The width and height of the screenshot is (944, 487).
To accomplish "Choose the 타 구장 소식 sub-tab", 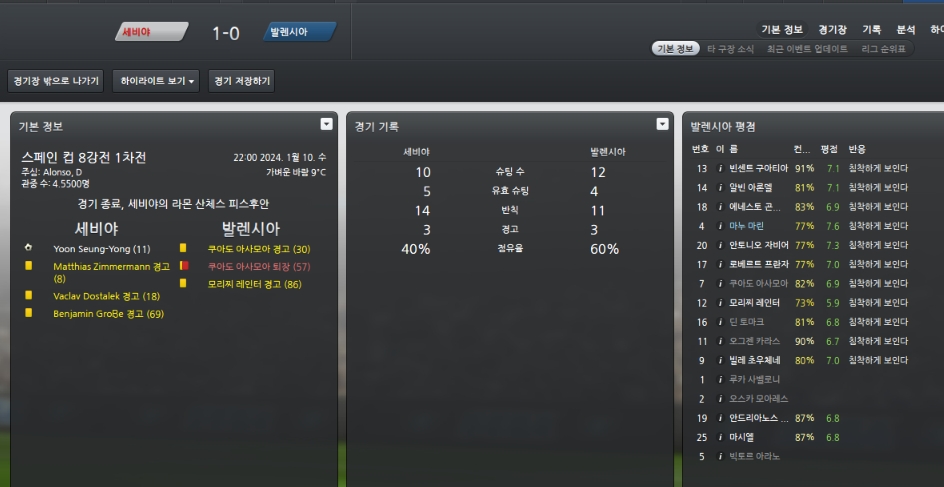I will click(x=730, y=49).
